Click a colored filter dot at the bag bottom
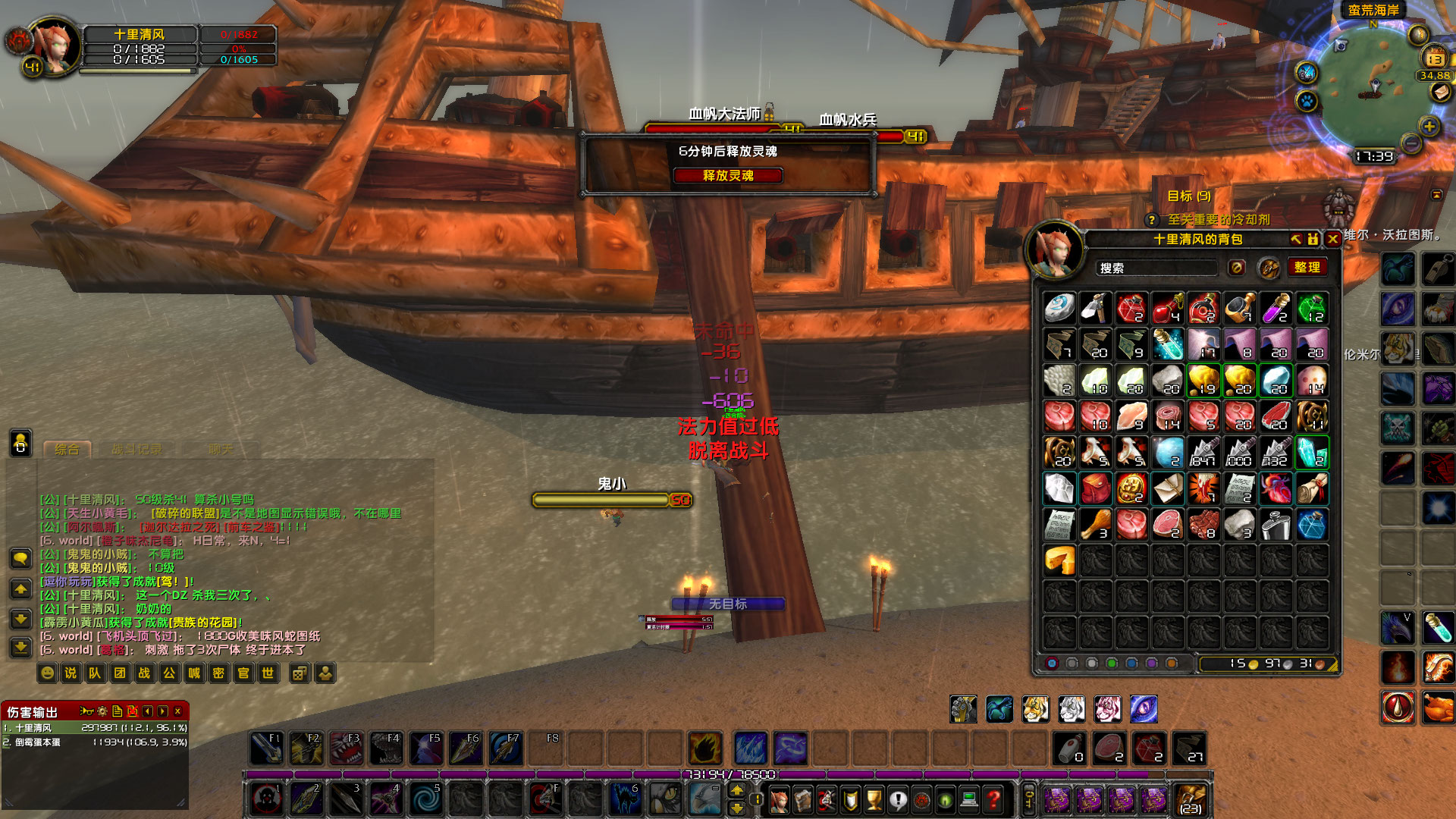The width and height of the screenshot is (1456, 819). pos(1052,663)
